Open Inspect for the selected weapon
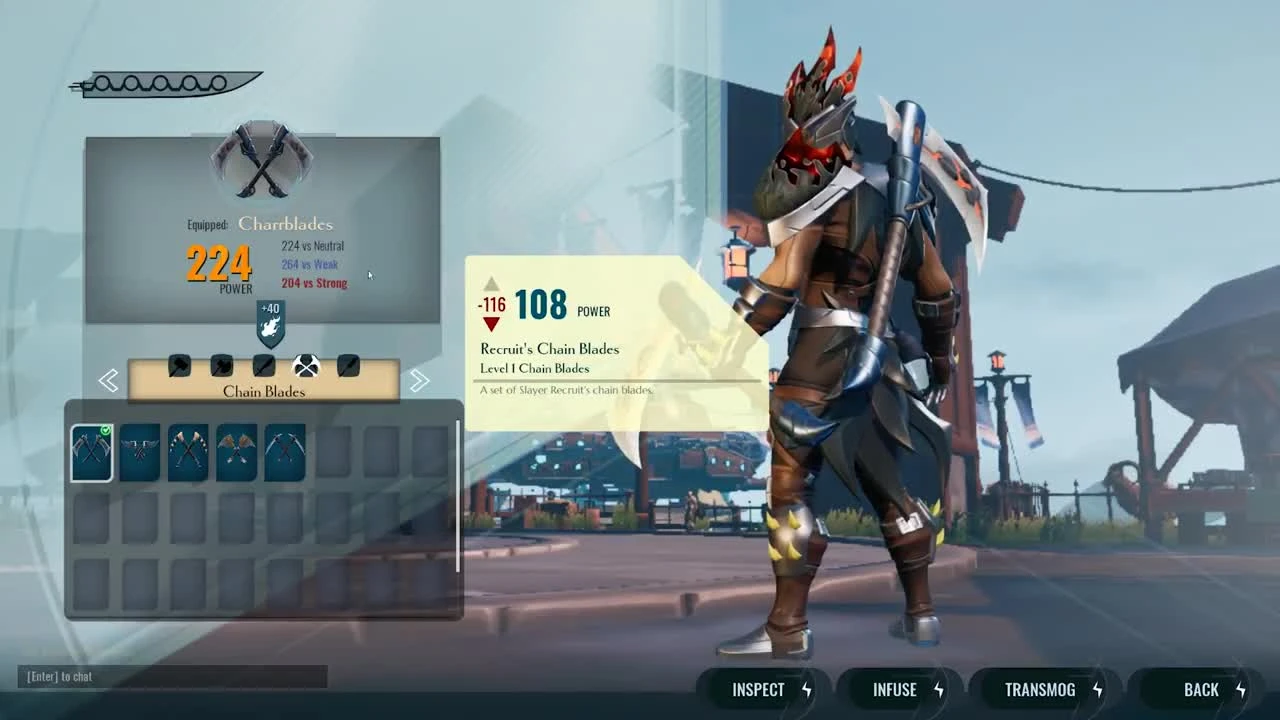The height and width of the screenshot is (720, 1280). (760, 689)
